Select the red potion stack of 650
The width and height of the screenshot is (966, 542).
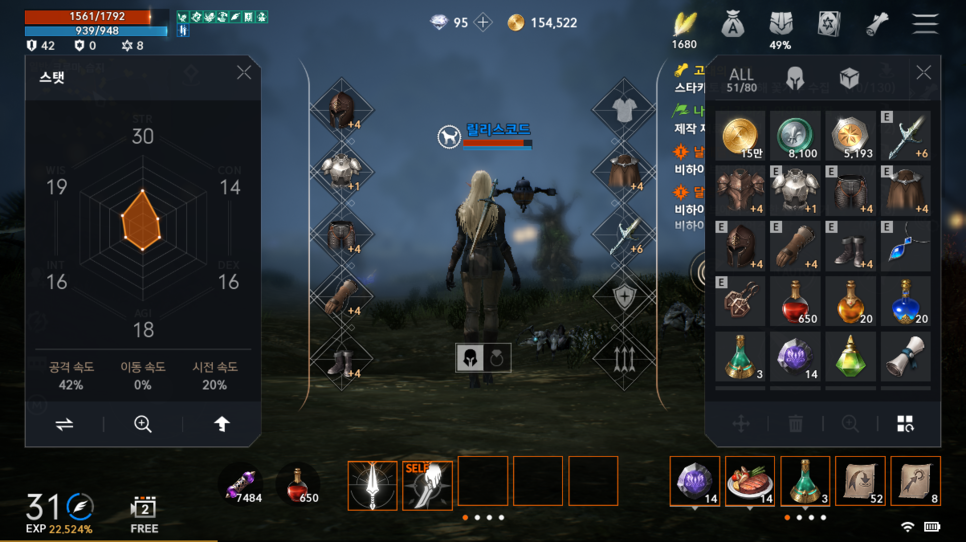(796, 301)
